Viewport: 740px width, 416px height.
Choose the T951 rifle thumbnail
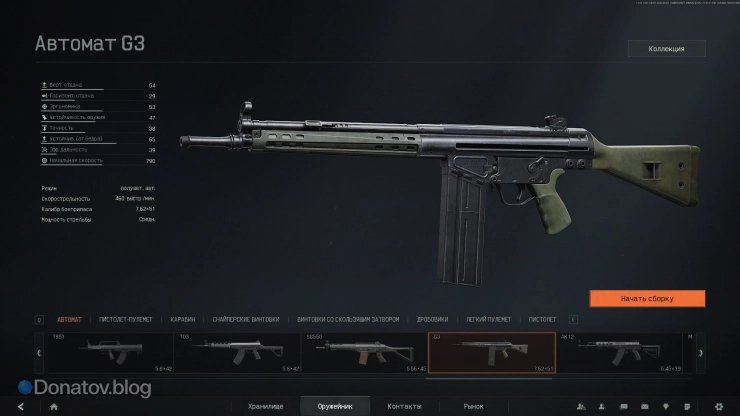click(110, 353)
